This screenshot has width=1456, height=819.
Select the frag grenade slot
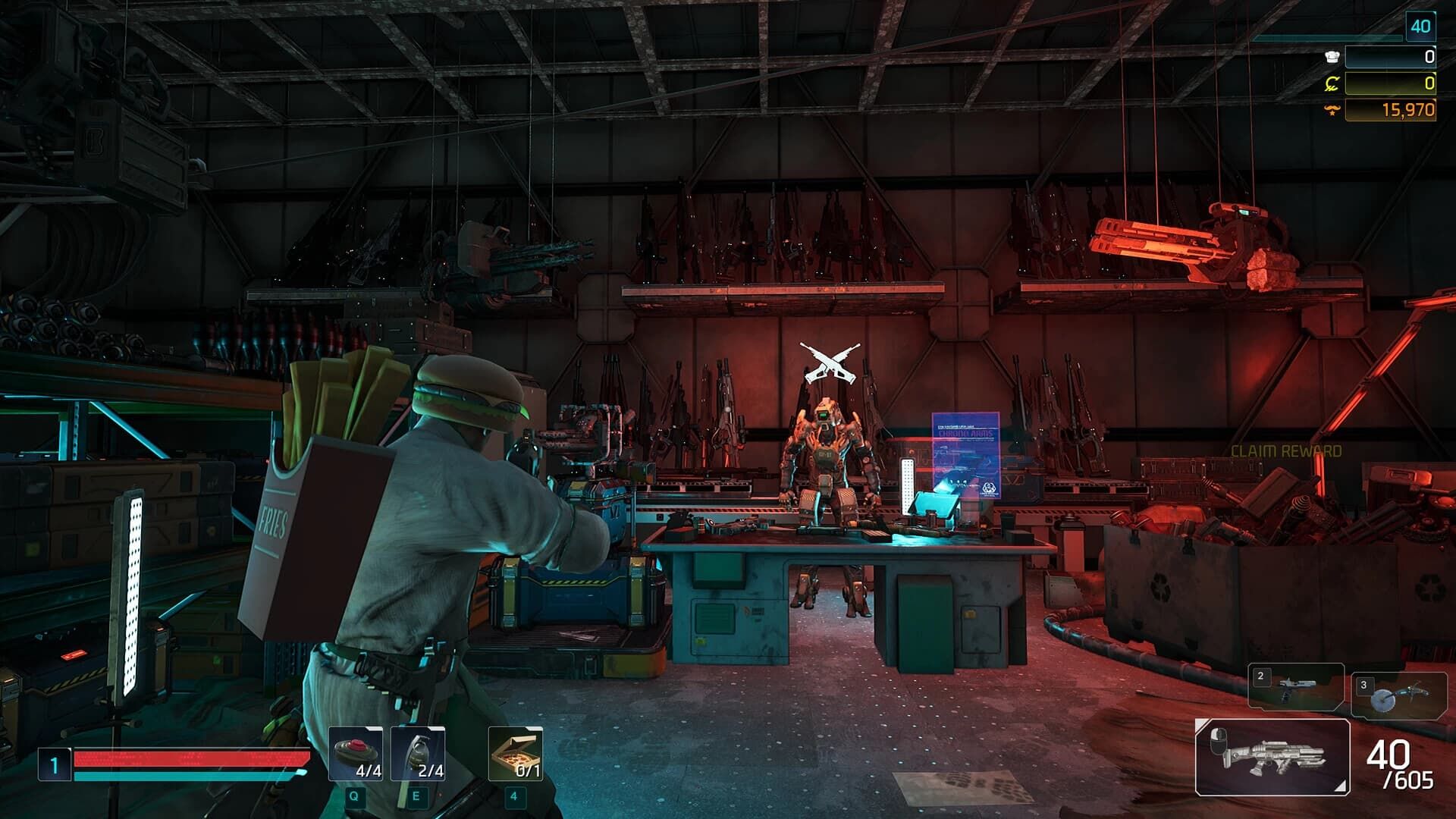coord(418,754)
